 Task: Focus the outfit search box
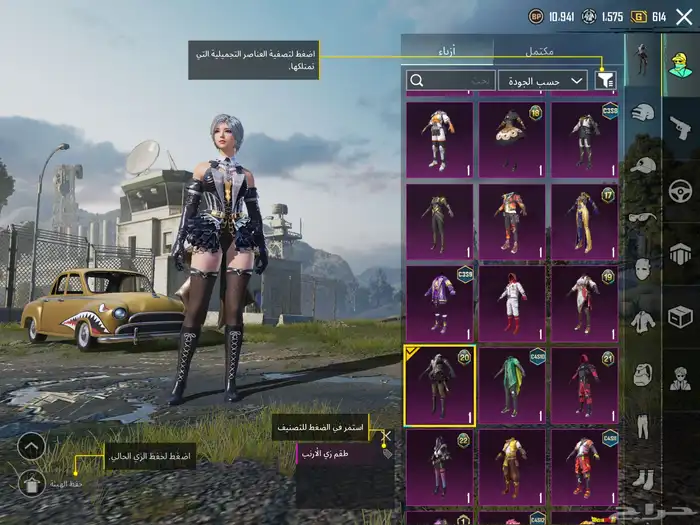450,80
